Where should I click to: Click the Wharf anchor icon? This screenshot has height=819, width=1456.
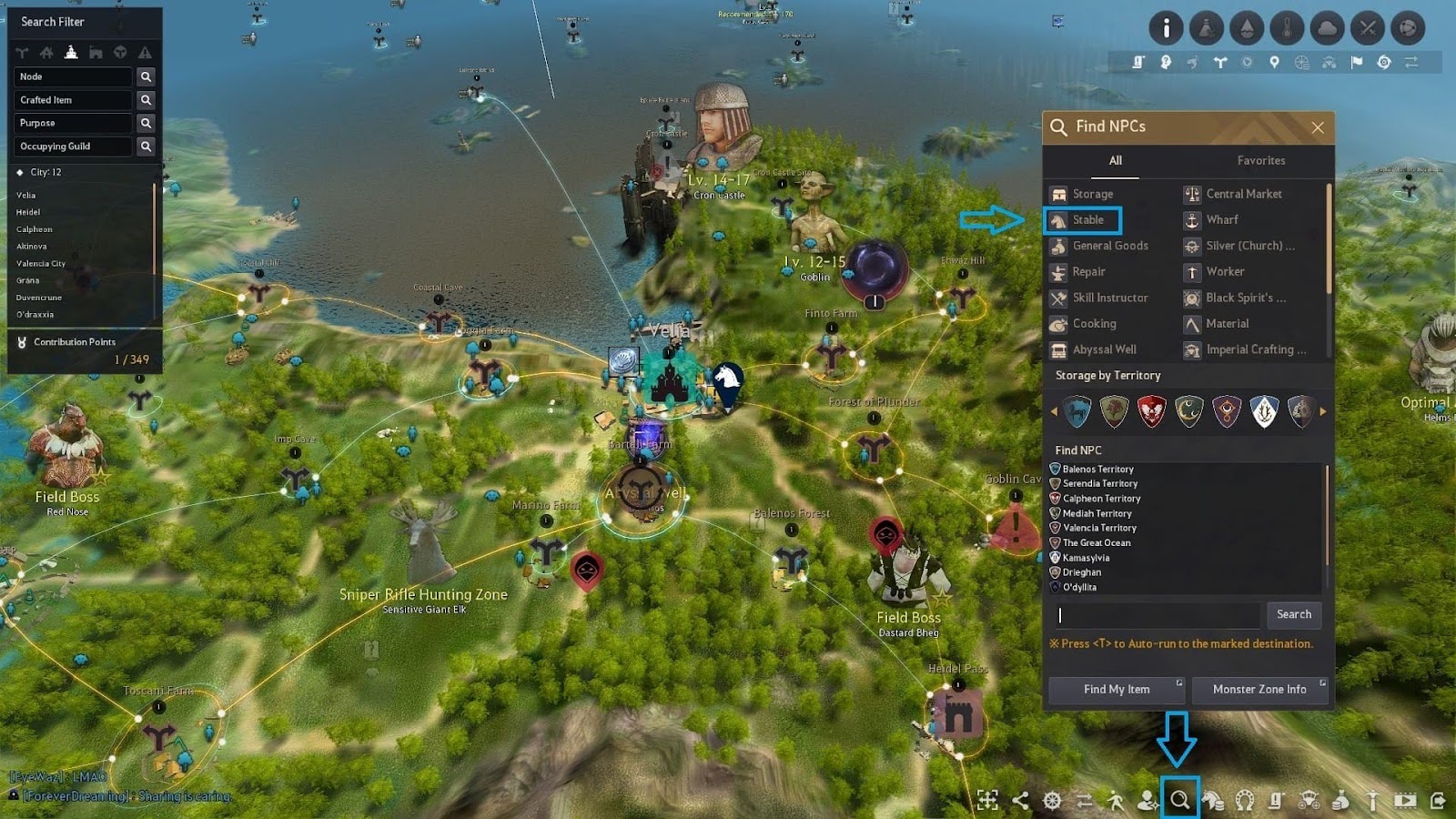tap(1190, 219)
